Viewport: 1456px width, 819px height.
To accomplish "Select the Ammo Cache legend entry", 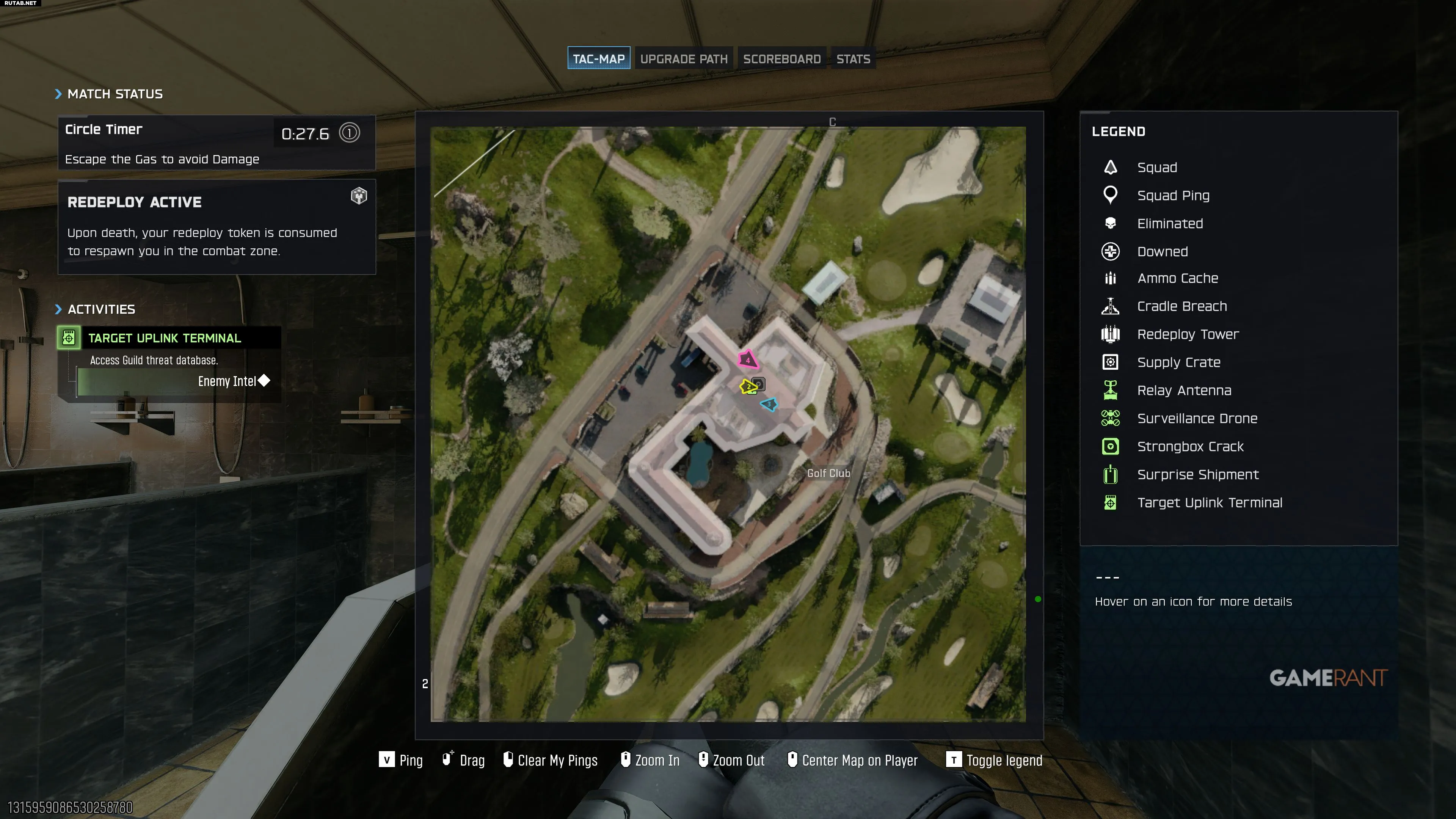I will tap(1177, 278).
